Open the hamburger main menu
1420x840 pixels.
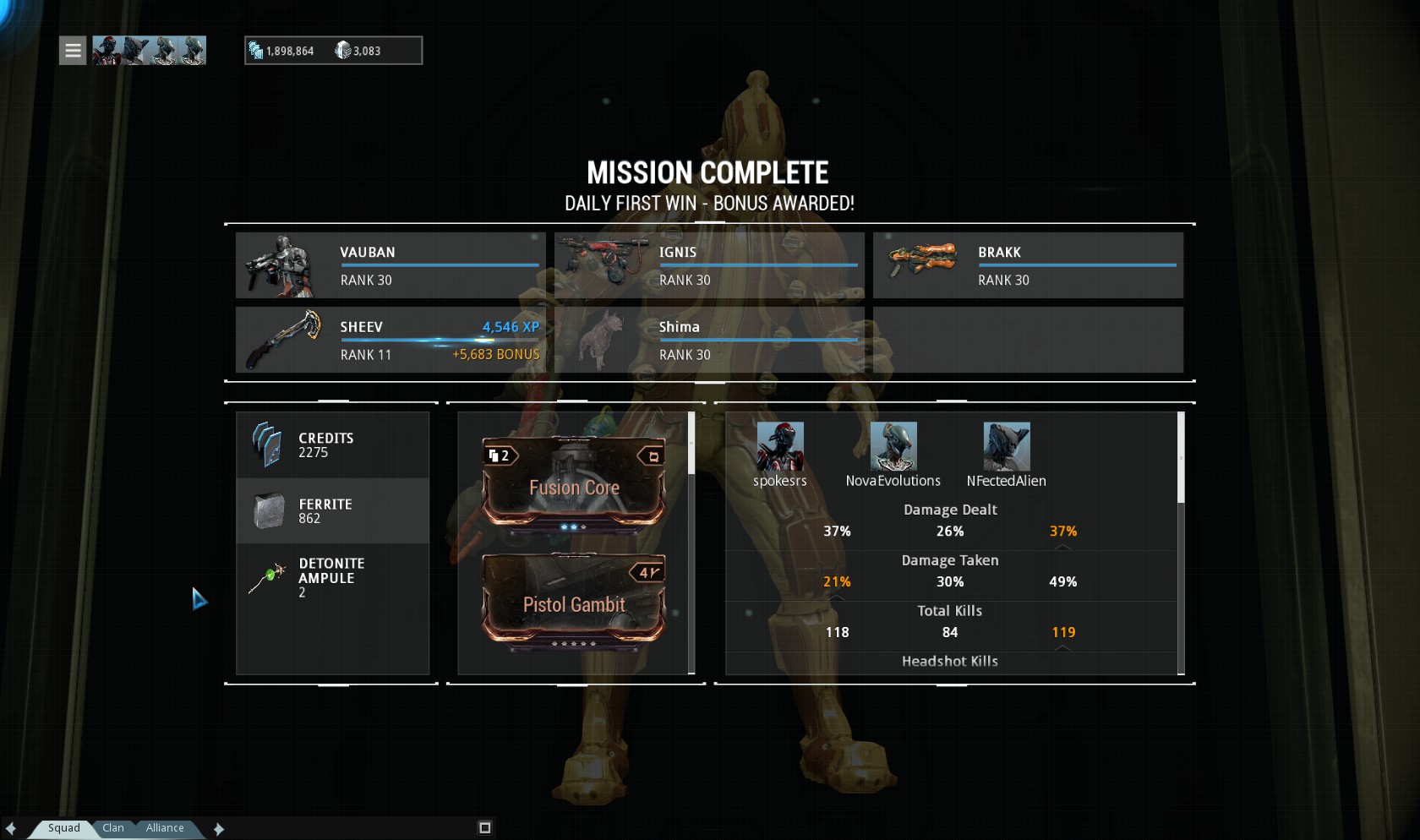(x=73, y=51)
